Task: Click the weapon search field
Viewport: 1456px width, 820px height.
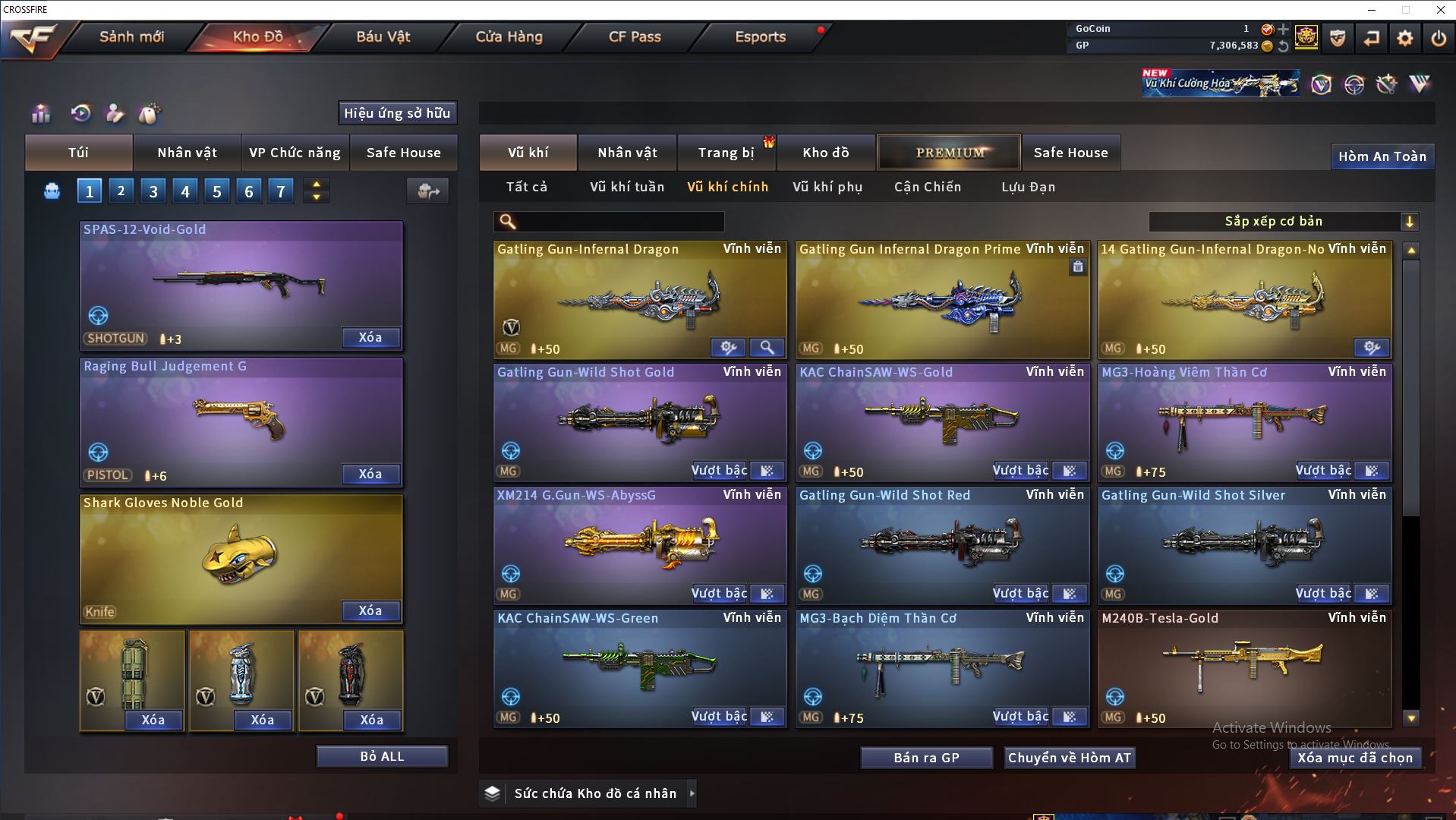Action: point(619,222)
